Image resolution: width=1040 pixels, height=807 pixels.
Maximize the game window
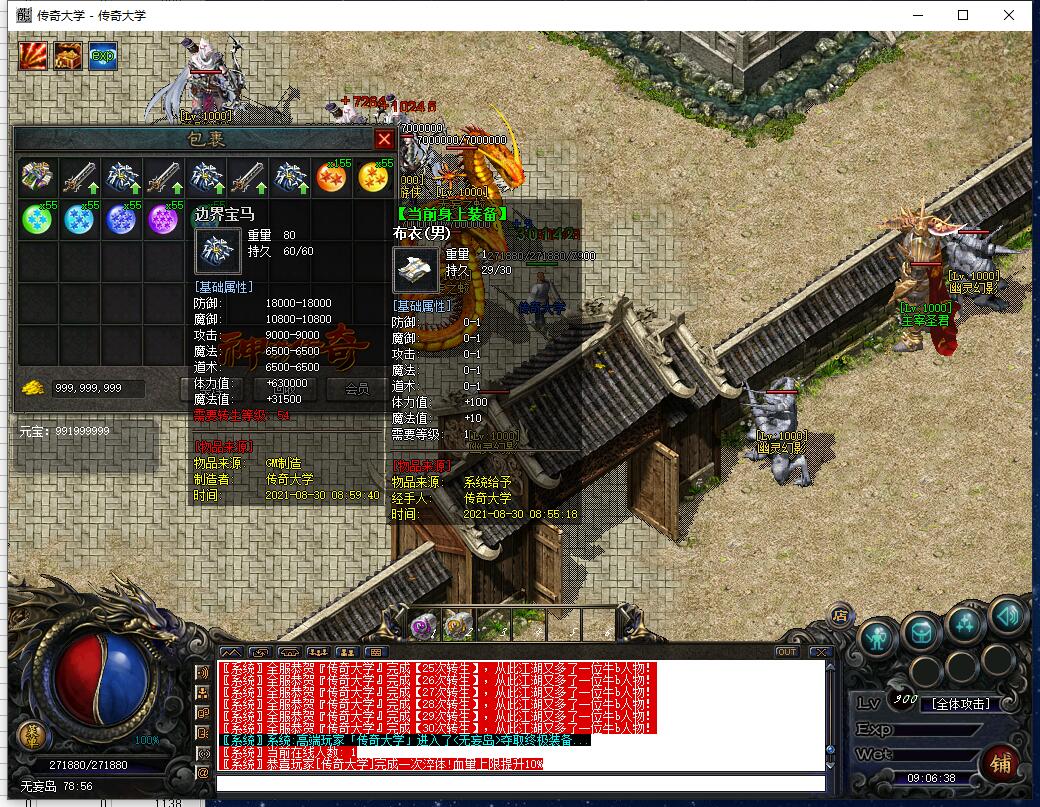(x=963, y=15)
